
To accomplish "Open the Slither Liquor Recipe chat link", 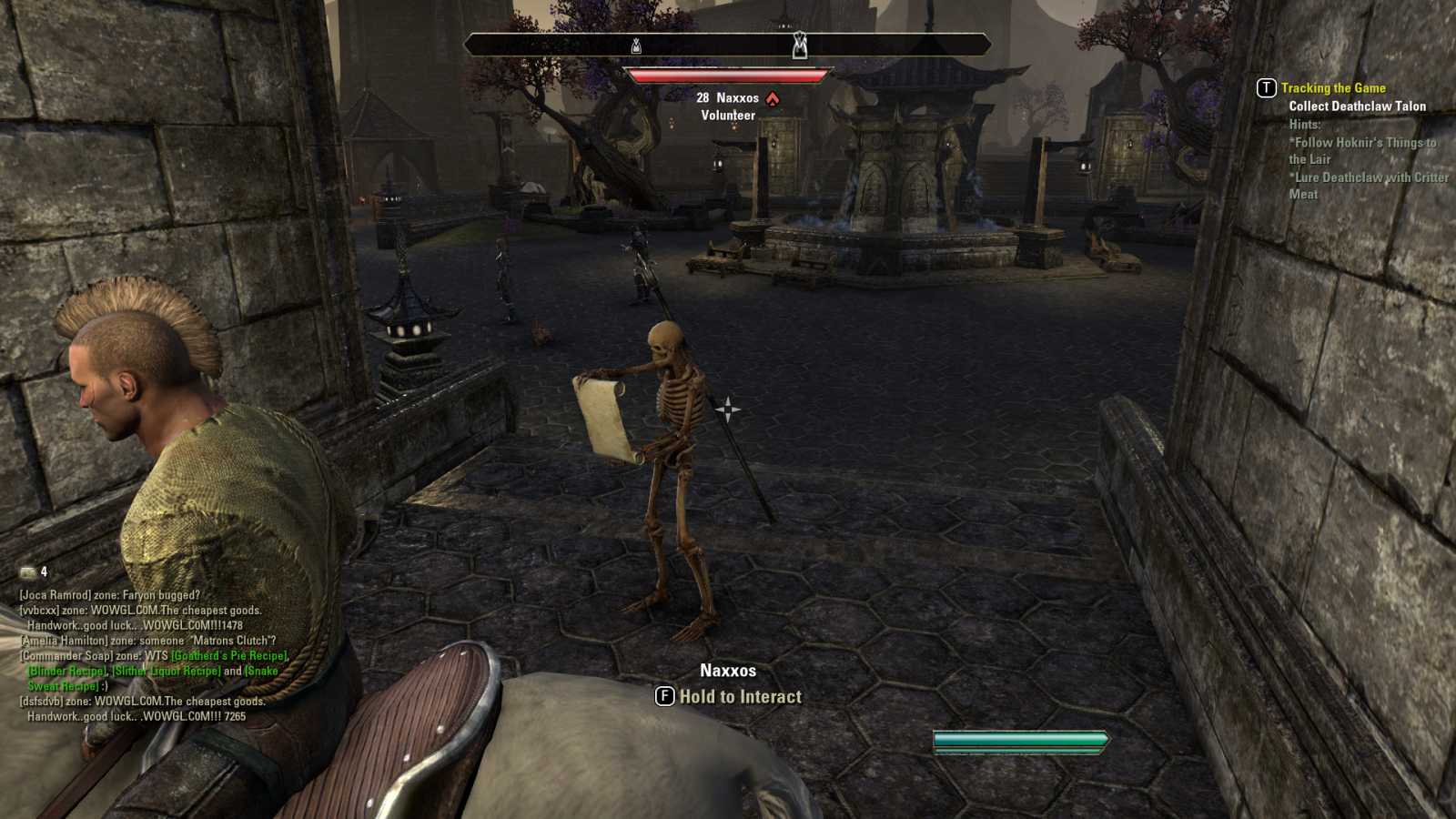I will (x=166, y=672).
